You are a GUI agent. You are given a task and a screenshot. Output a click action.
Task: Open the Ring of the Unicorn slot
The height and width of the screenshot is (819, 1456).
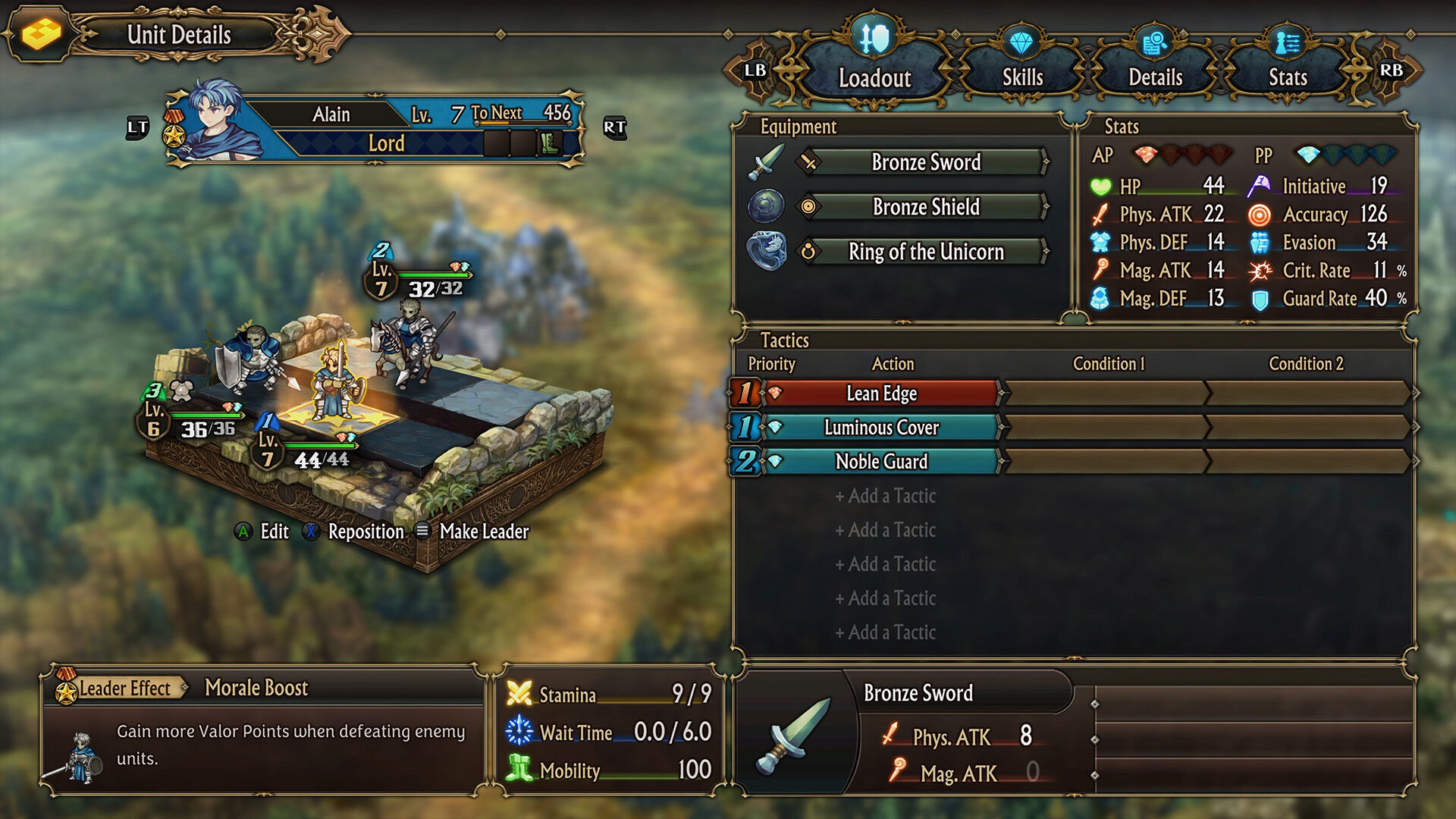(x=925, y=252)
